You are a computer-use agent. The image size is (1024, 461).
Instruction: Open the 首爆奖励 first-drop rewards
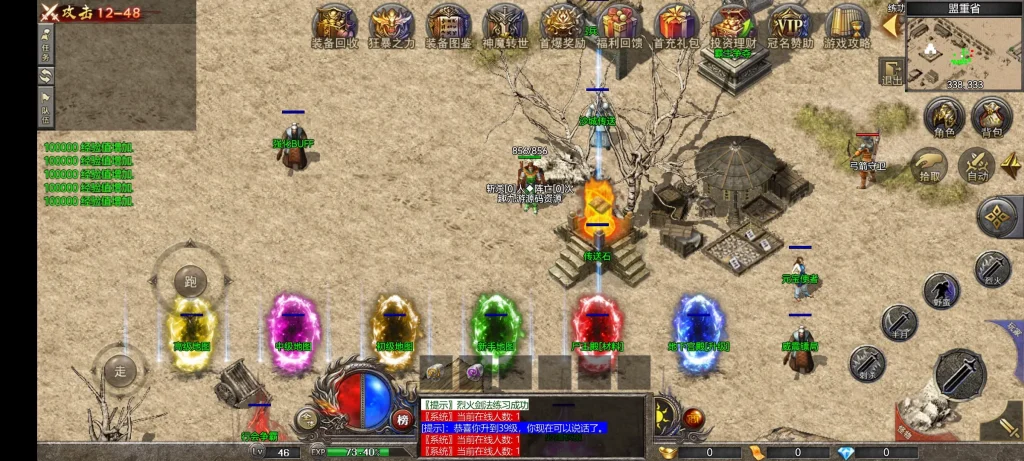tap(562, 25)
